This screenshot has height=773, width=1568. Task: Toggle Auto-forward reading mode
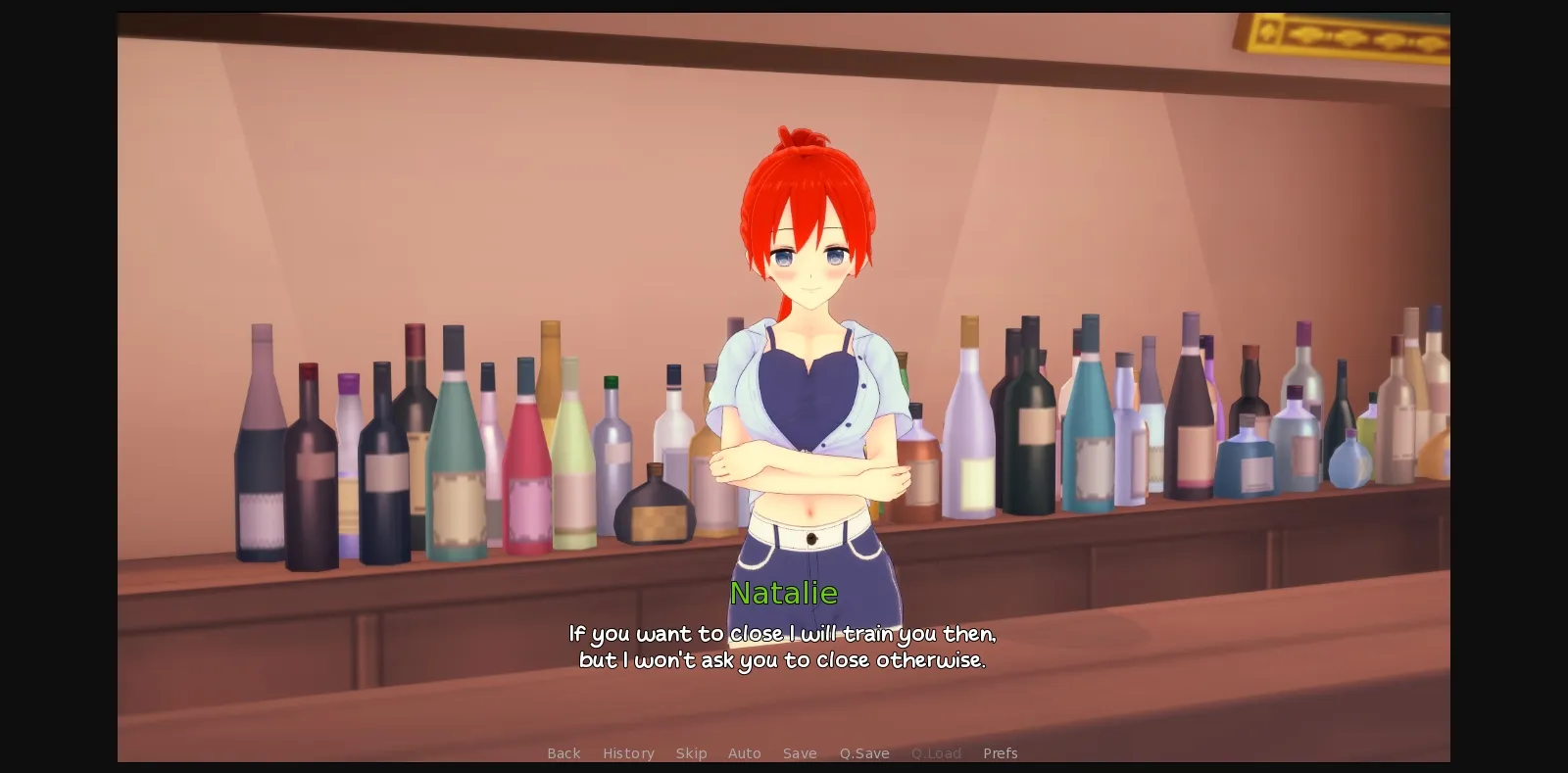(x=745, y=753)
